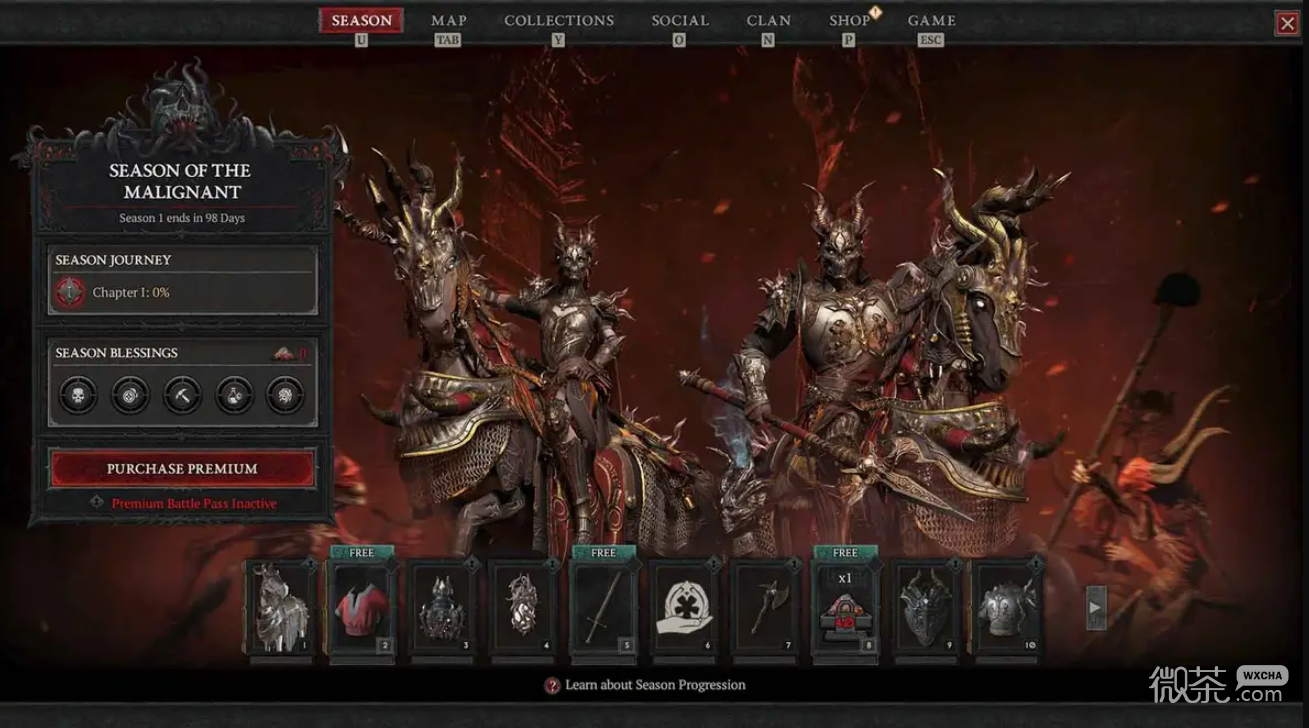The width and height of the screenshot is (1309, 728).
Task: Pick the tier 9 horned helmet reward
Action: pos(926,607)
